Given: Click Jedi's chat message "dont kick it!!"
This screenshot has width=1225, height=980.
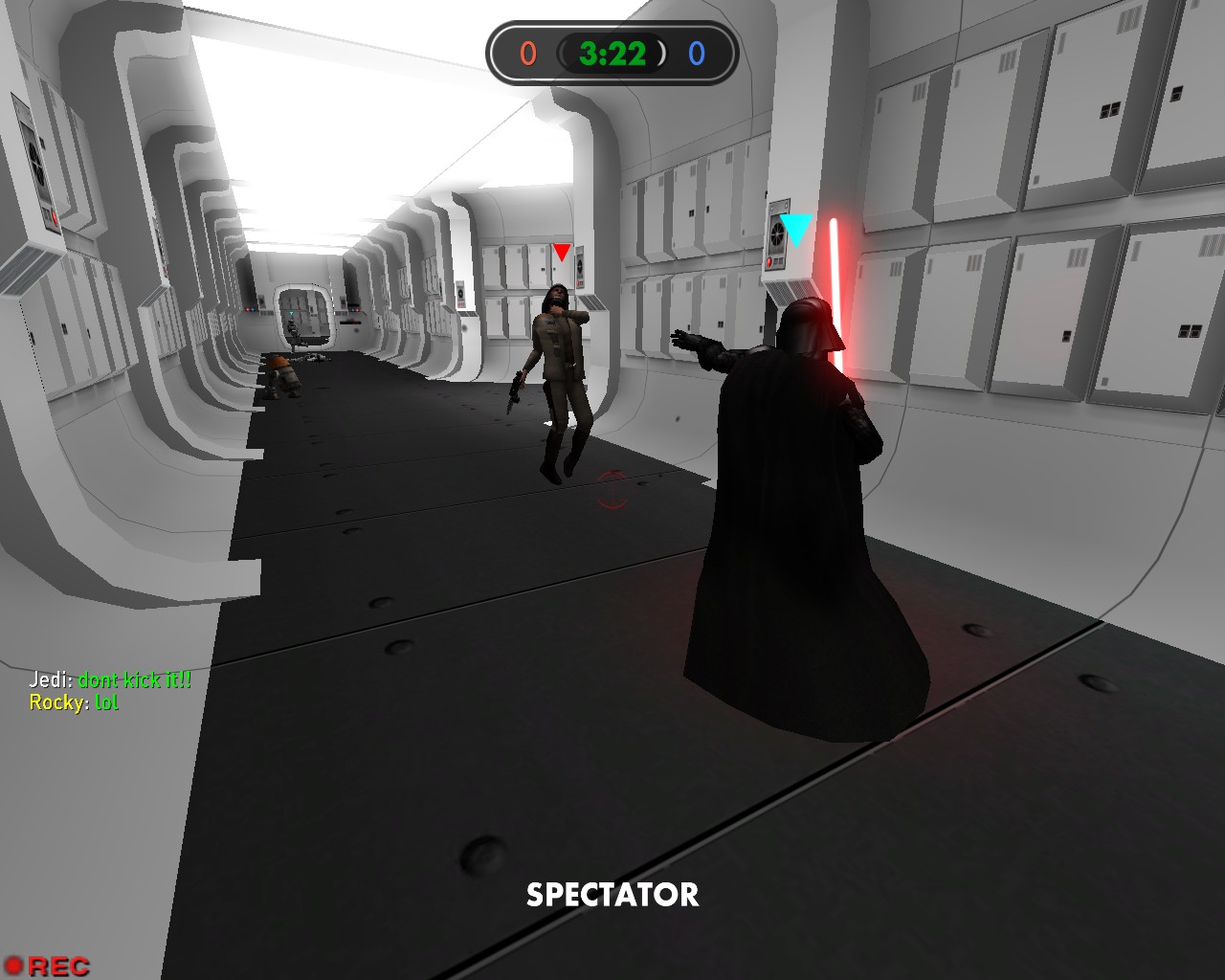Looking at the screenshot, I should tap(134, 679).
